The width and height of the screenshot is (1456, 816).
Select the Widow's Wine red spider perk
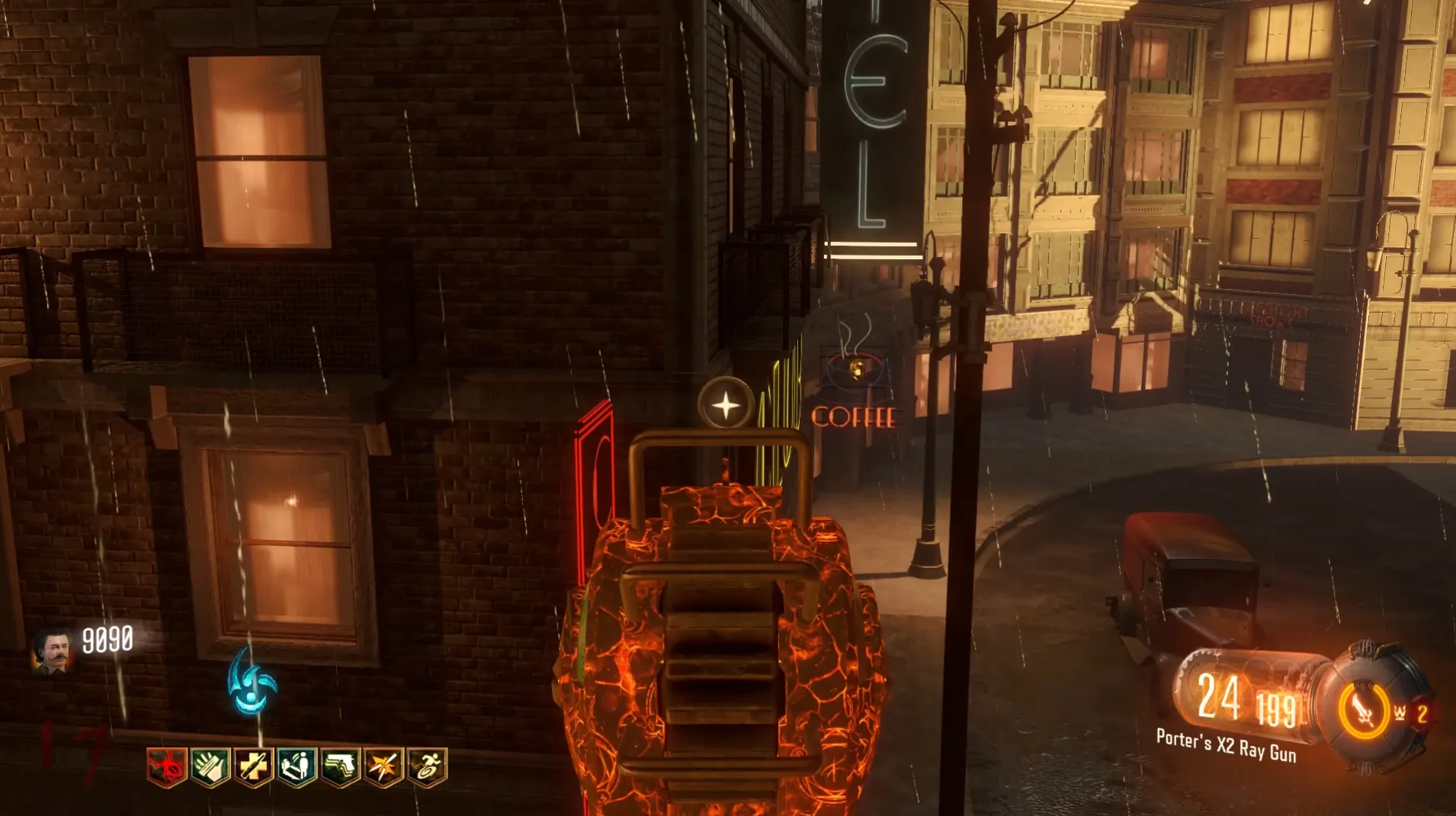point(166,766)
